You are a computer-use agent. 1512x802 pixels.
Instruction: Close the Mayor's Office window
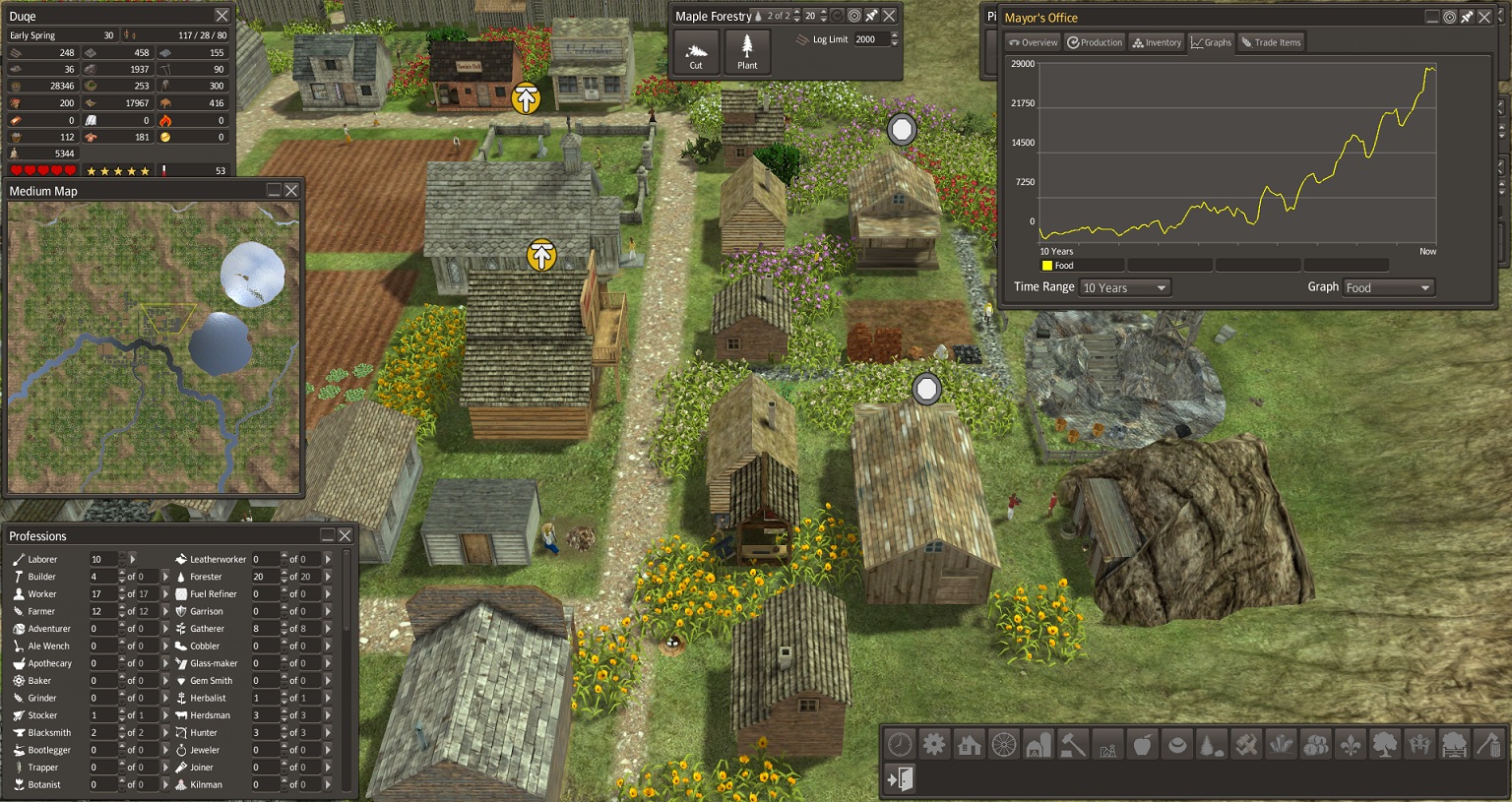click(1484, 17)
